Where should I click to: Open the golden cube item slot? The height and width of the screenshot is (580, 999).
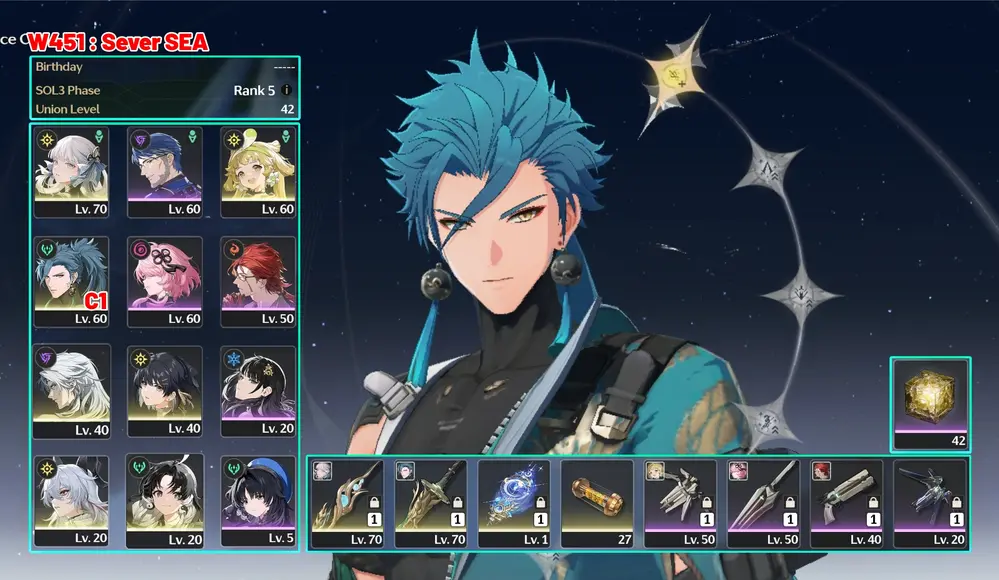930,403
